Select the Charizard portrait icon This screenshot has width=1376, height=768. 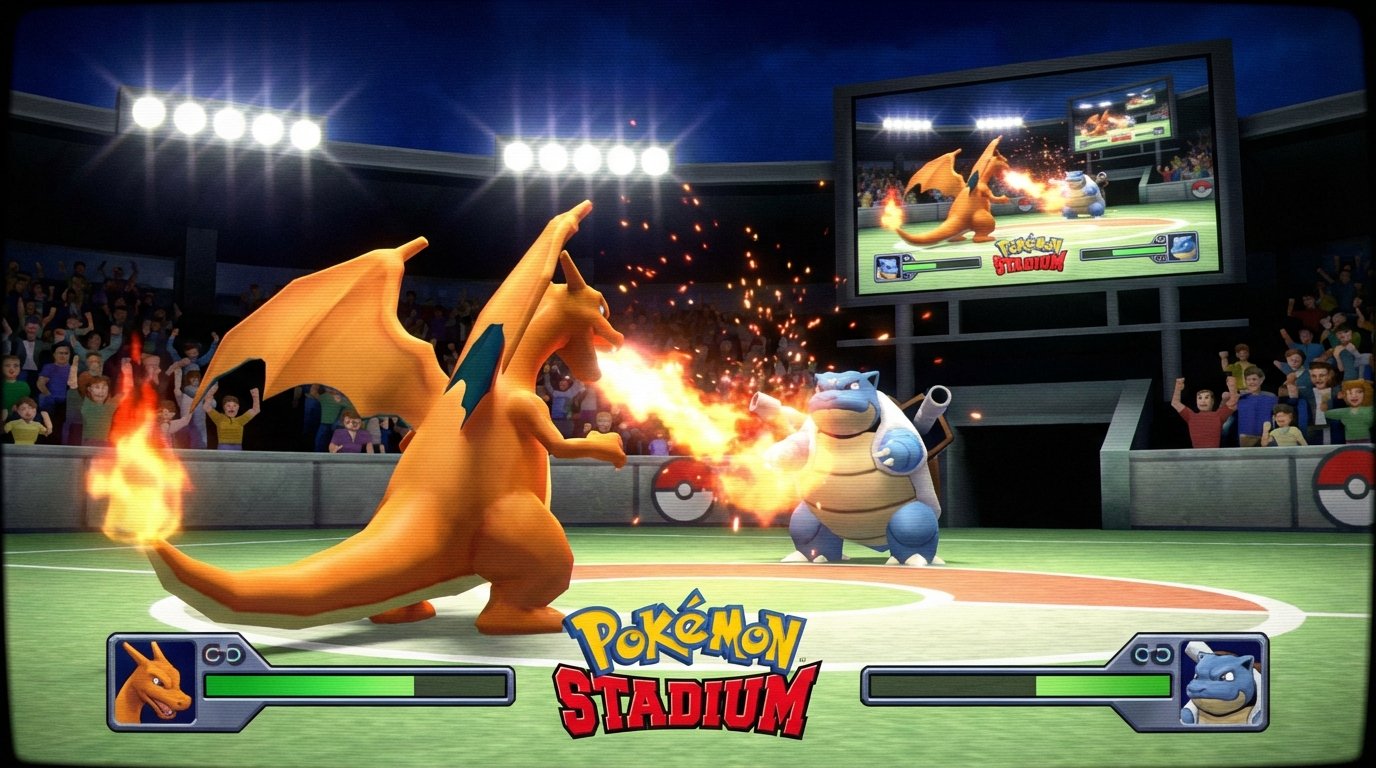(155, 680)
